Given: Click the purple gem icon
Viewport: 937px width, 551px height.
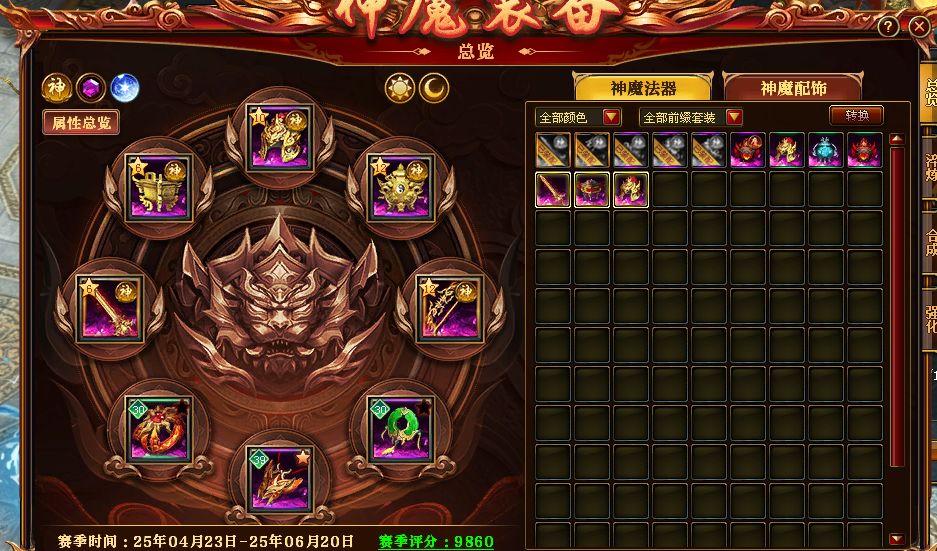Looking at the screenshot, I should [91, 88].
